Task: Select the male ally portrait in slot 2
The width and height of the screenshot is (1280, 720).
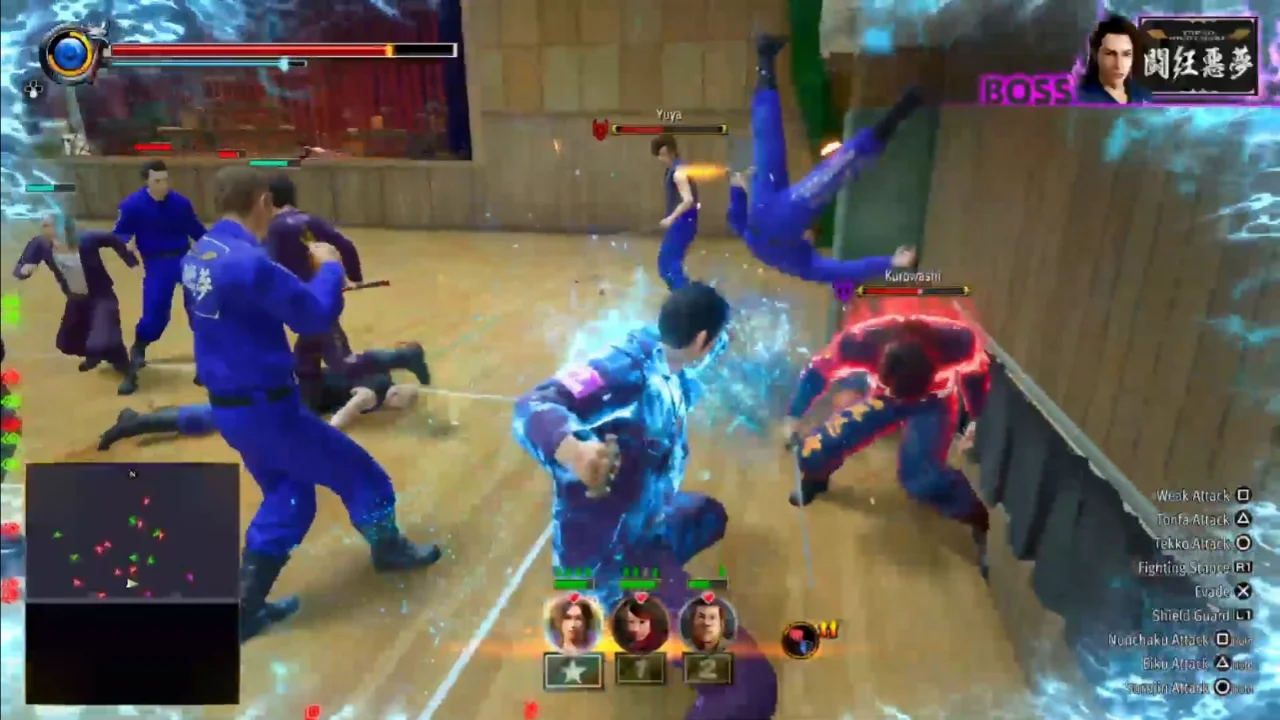Action: coord(707,623)
